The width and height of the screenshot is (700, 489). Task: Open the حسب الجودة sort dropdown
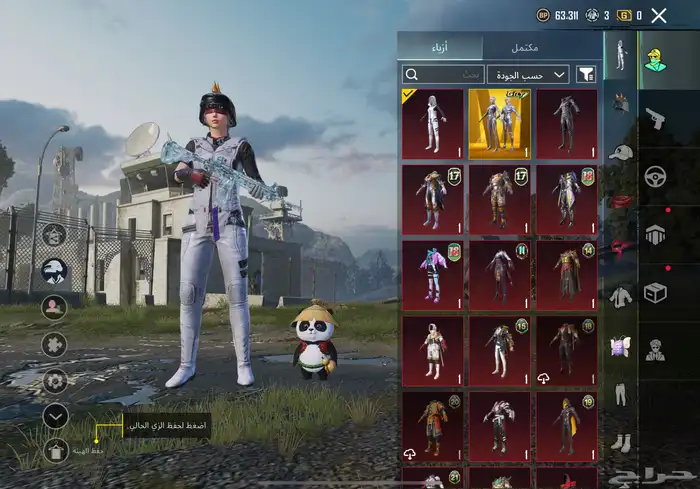coord(528,74)
